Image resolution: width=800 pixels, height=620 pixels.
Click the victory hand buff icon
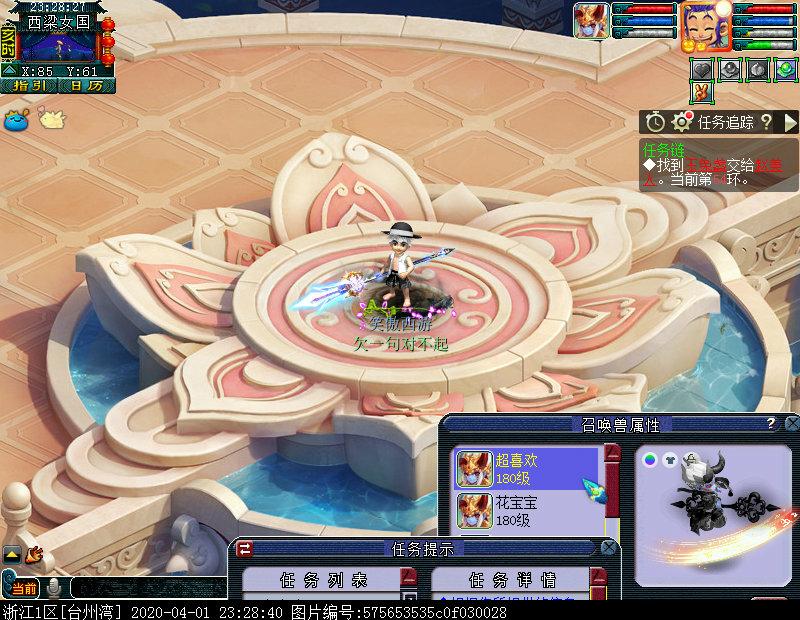pos(703,92)
